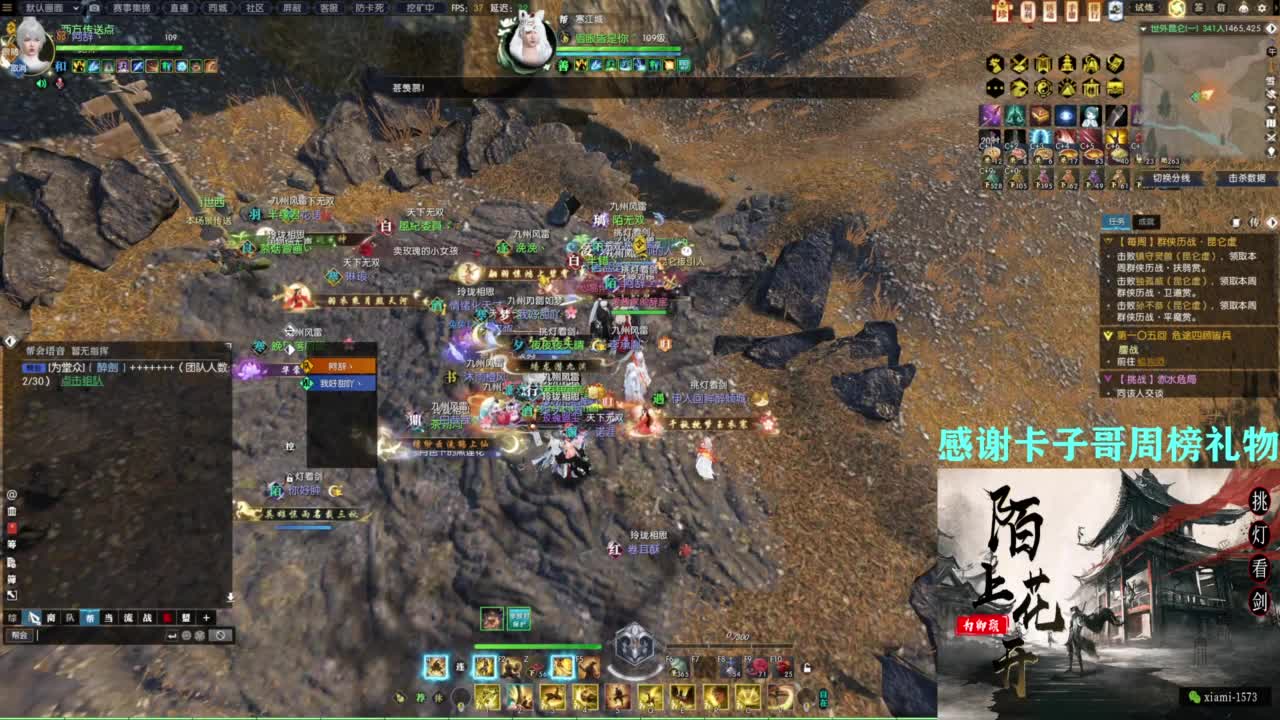Expand the 世外昆仑(一) channel dropdown above the minimap
The height and width of the screenshot is (720, 1280).
pos(1142,28)
